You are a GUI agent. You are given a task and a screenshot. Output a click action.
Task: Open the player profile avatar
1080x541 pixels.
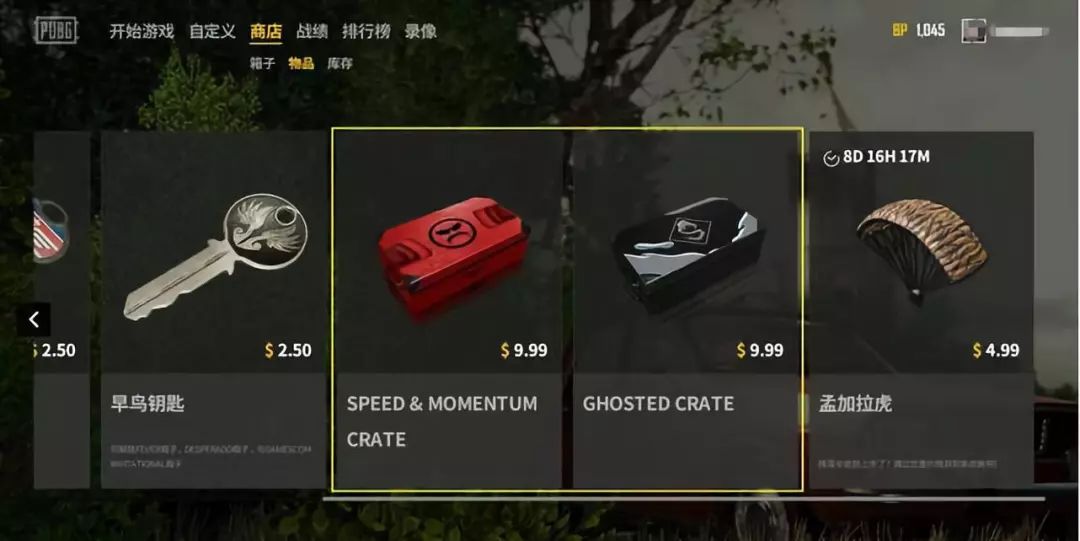(974, 30)
